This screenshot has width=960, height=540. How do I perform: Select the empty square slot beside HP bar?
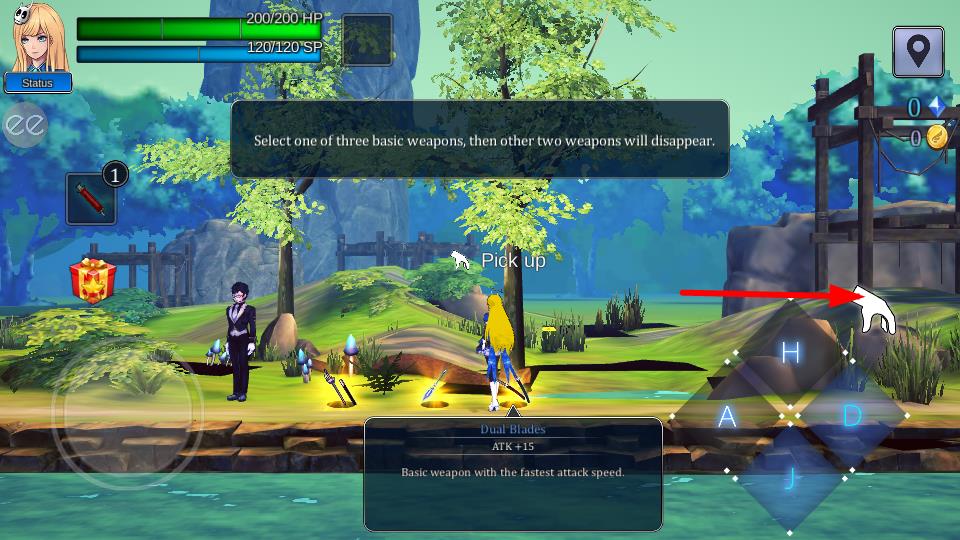(x=366, y=40)
